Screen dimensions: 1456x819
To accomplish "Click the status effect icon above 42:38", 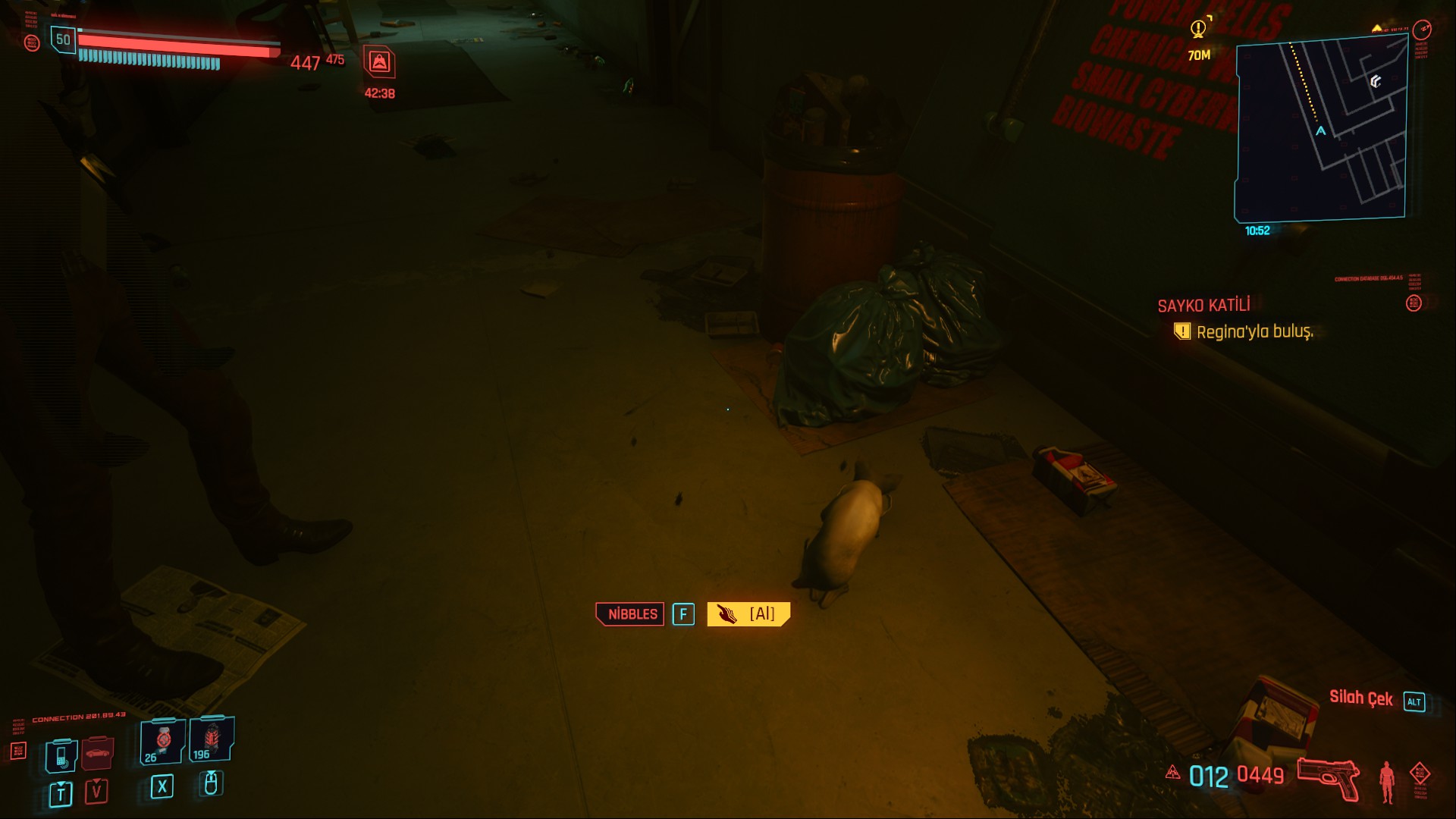I will point(379,62).
